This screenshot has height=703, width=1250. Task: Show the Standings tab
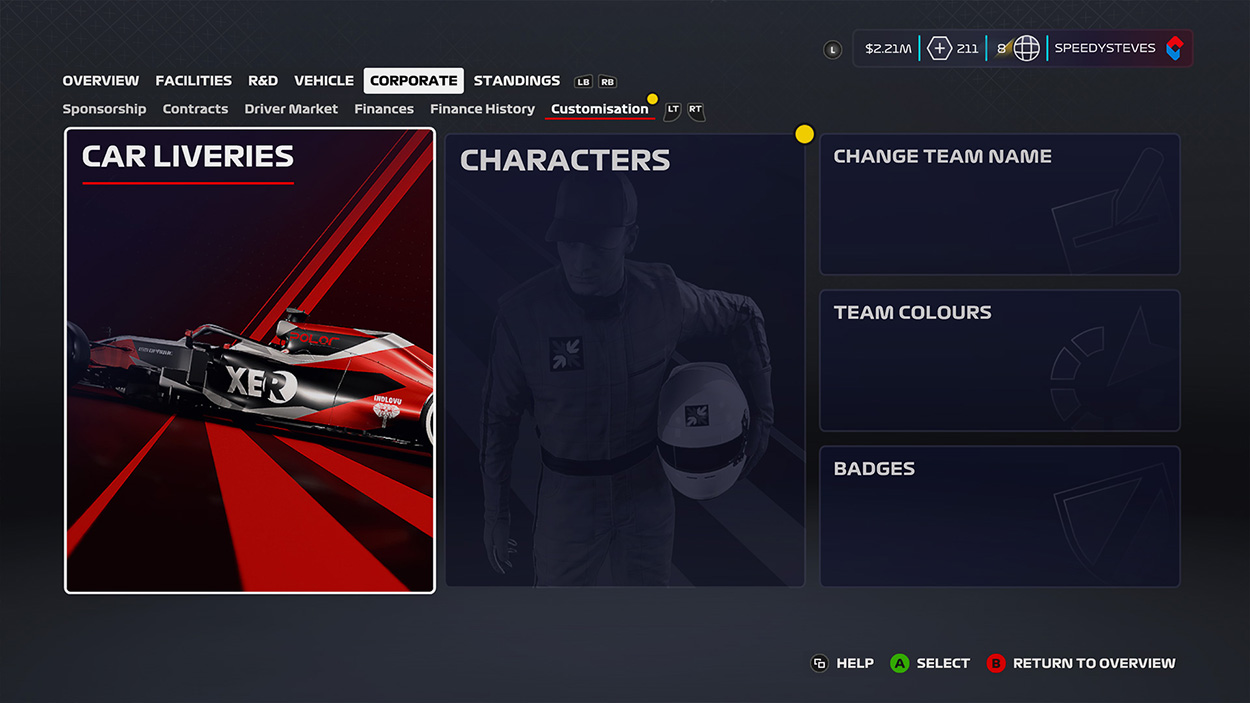pyautogui.click(x=516, y=81)
